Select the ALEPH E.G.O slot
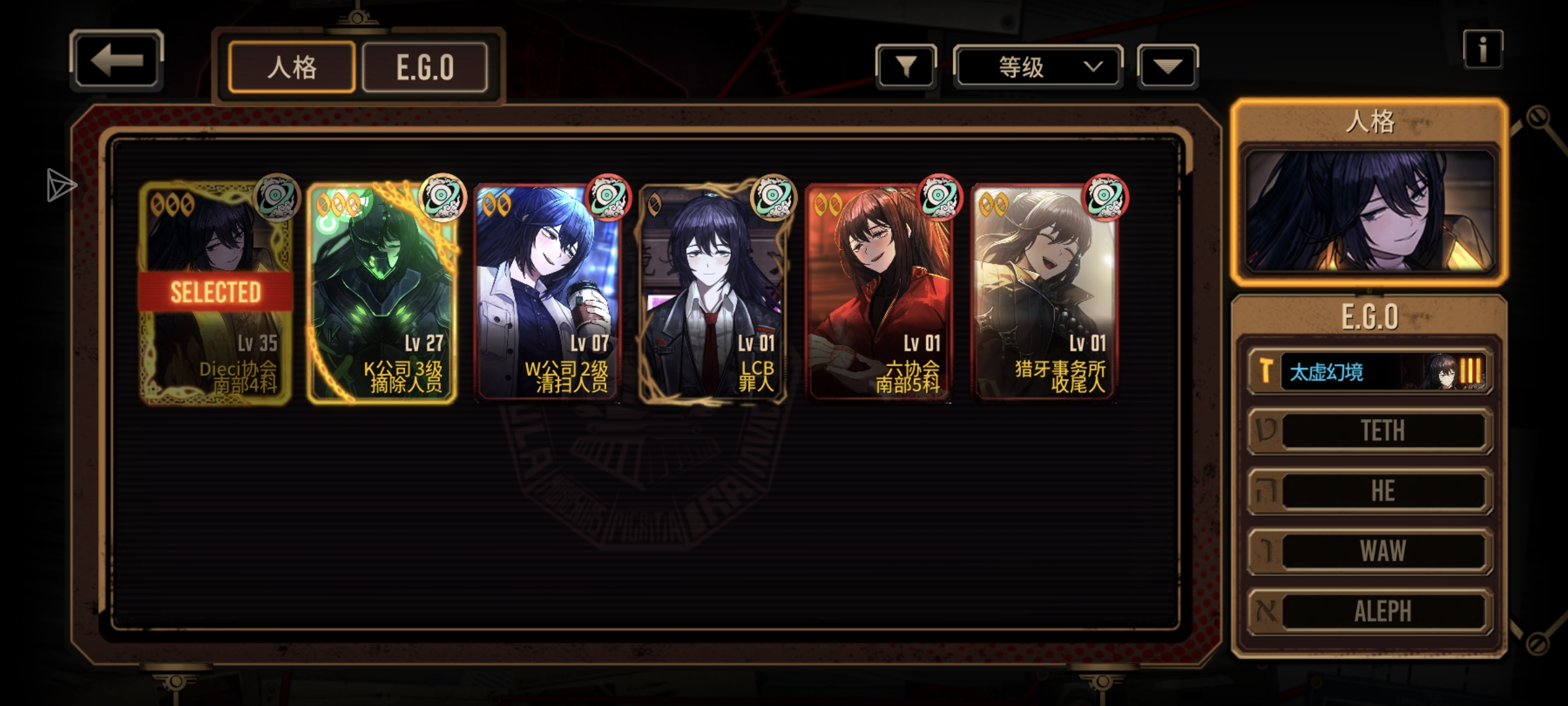The image size is (1568, 706). (1371, 611)
